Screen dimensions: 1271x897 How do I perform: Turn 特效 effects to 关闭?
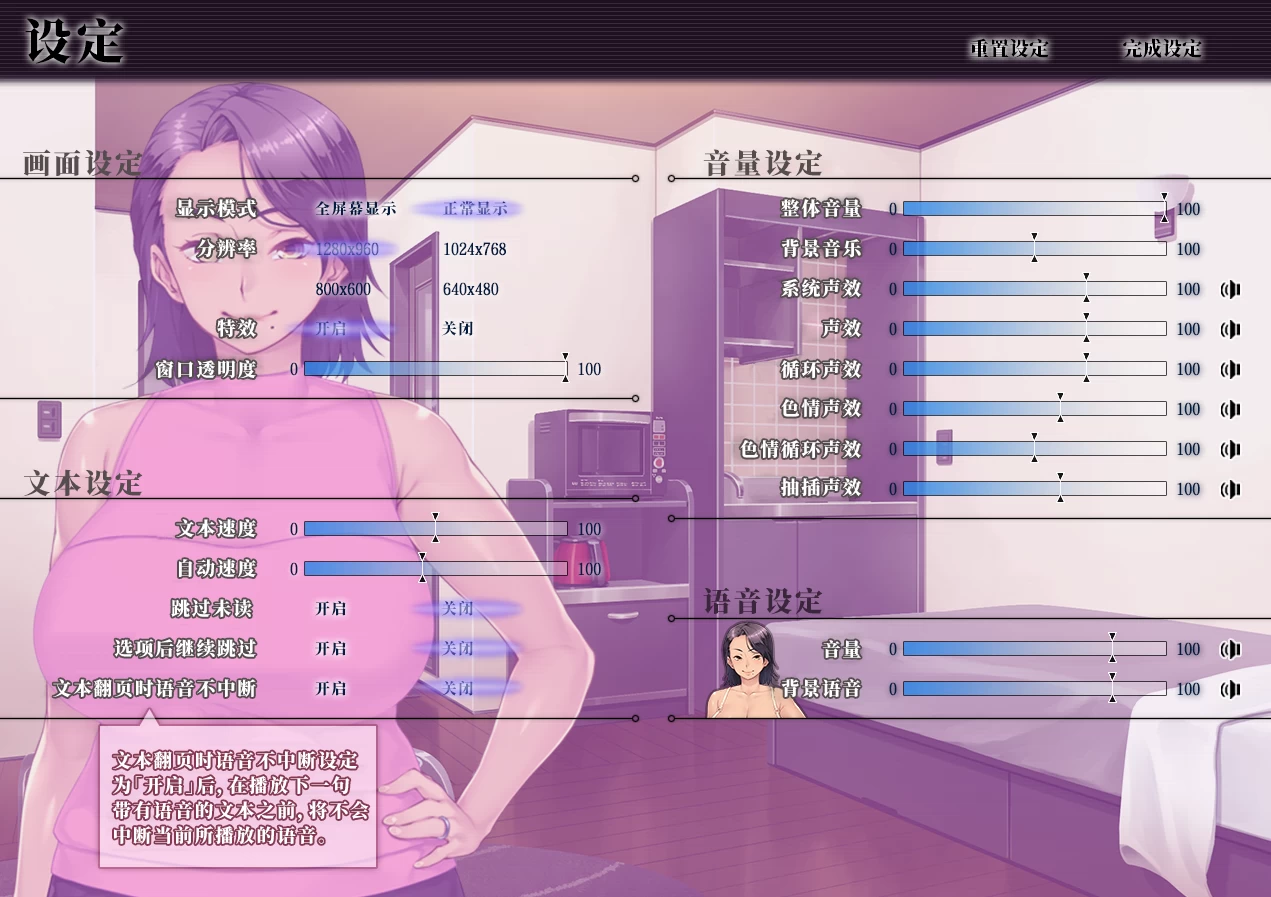coord(458,329)
